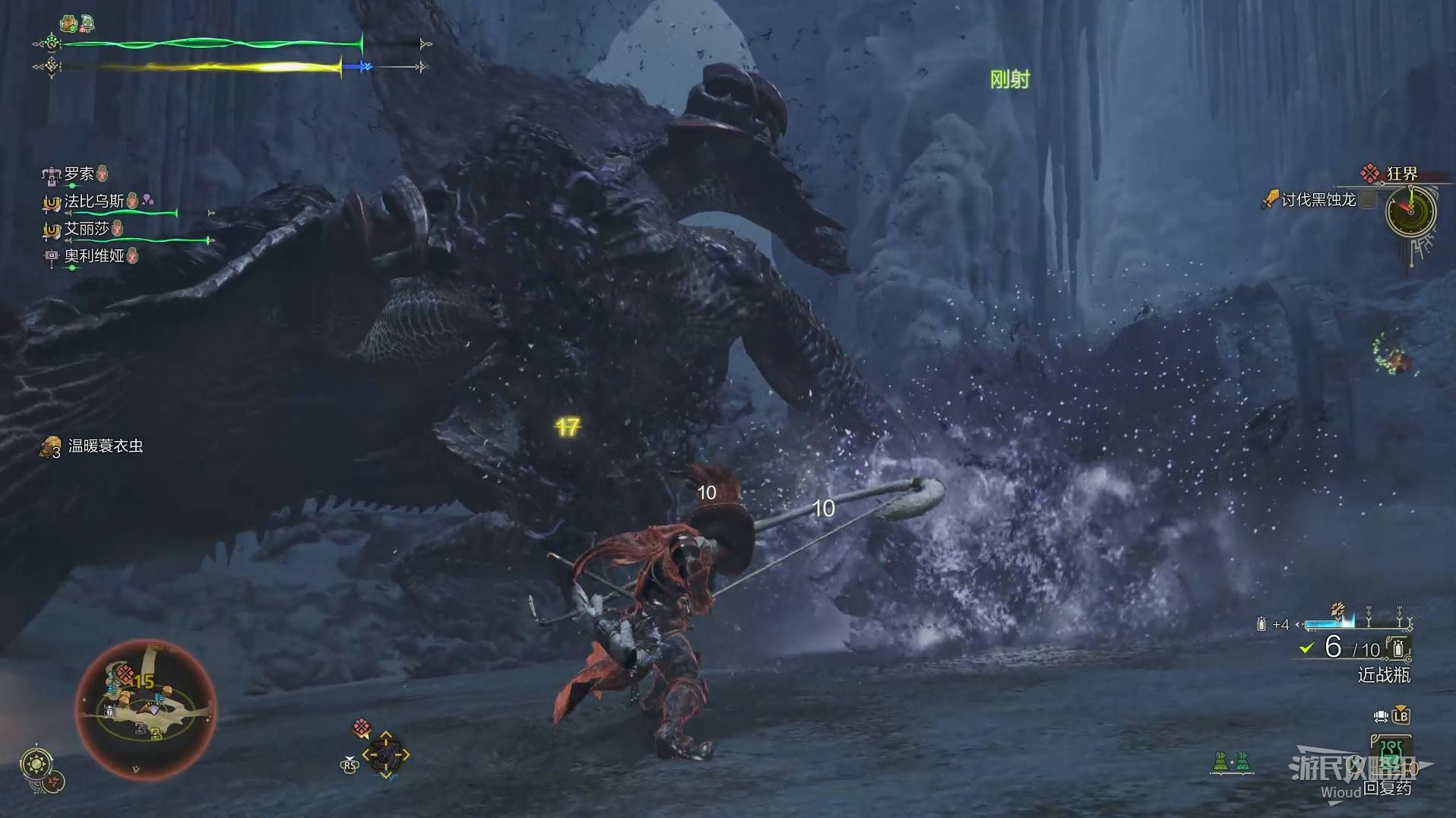The width and height of the screenshot is (1456, 818).
Task: Select party member 奥利维娅
Action: (93, 256)
